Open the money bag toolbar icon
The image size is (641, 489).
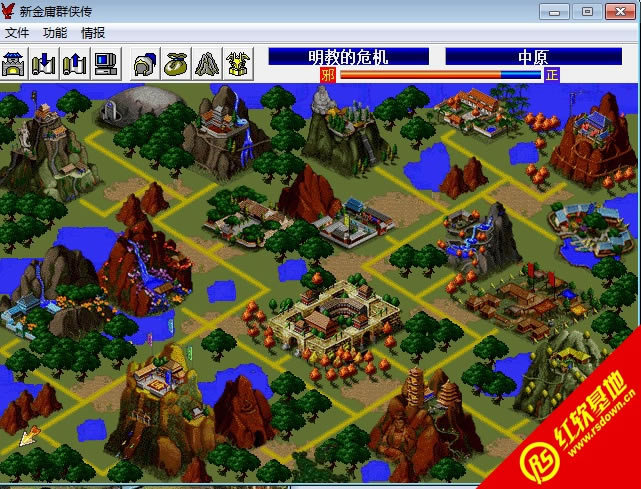pos(176,63)
